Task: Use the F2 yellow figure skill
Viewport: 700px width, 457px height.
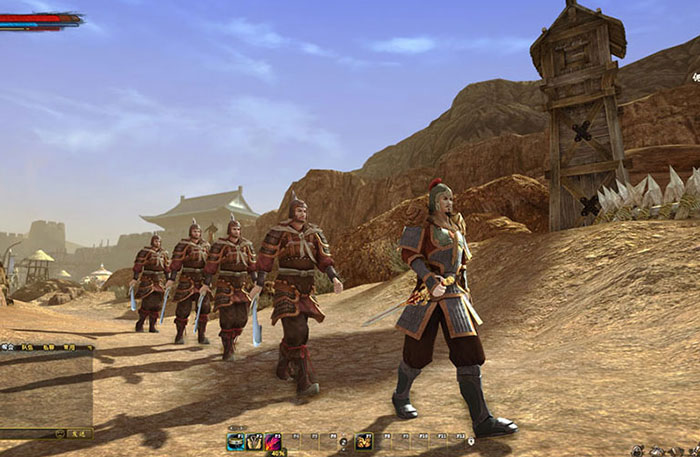Action: click(254, 441)
